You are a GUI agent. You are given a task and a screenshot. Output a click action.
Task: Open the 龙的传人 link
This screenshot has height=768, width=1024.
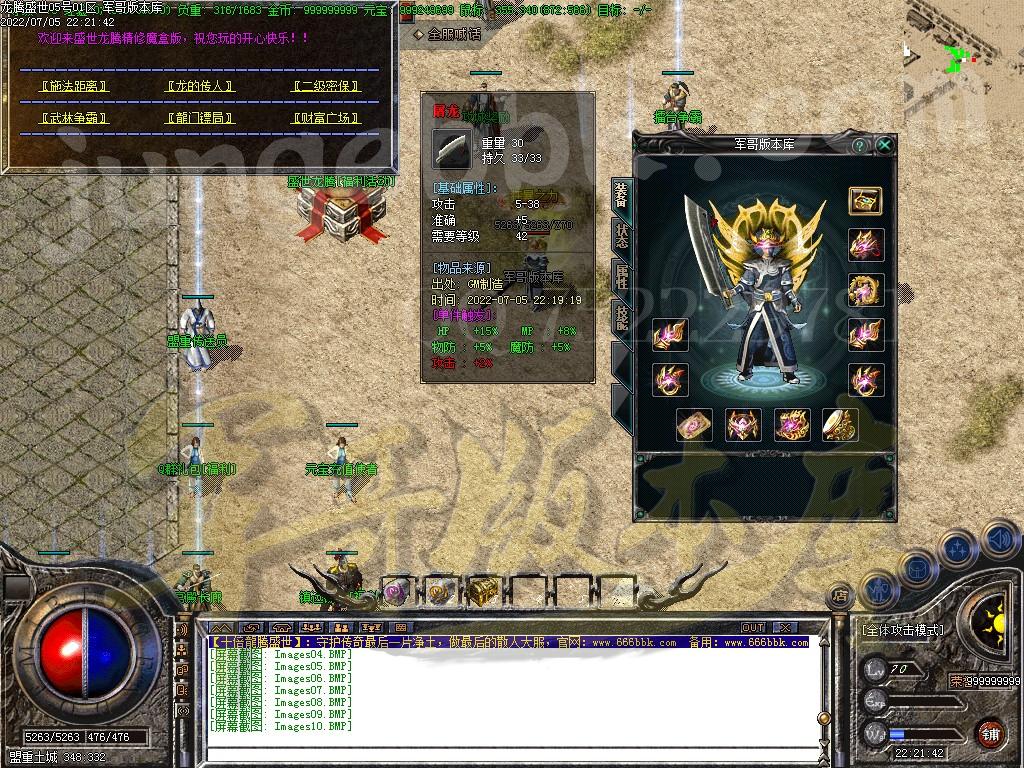coord(198,86)
